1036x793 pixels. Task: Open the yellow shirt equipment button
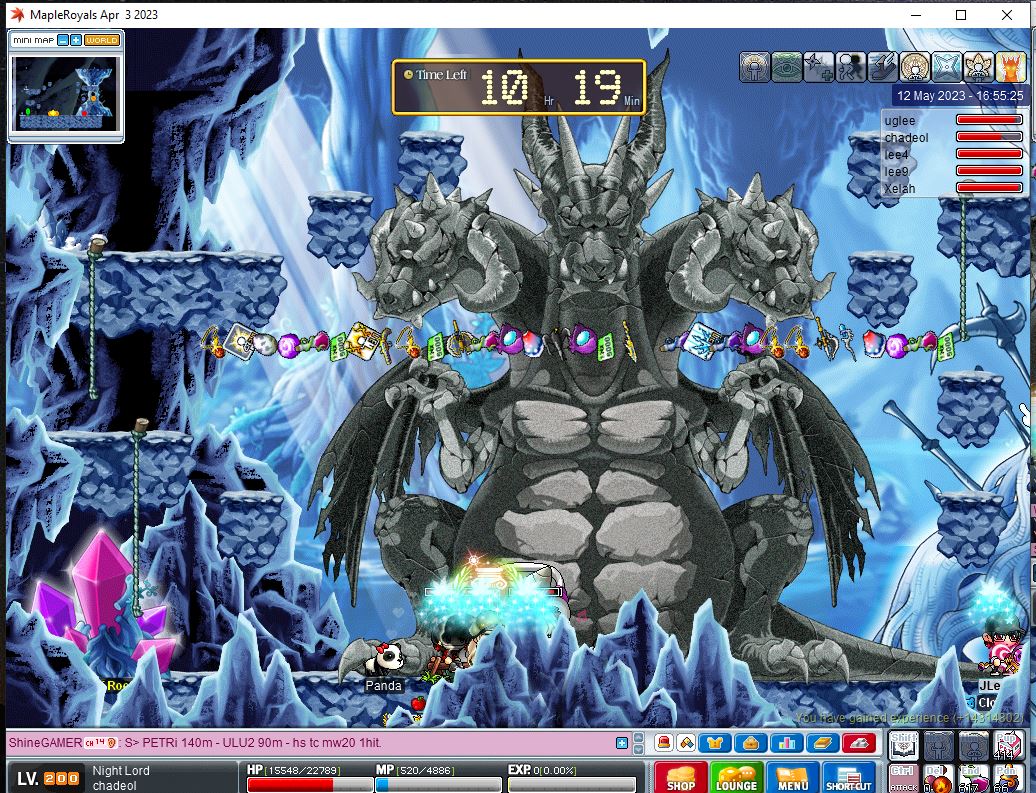pyautogui.click(x=715, y=743)
